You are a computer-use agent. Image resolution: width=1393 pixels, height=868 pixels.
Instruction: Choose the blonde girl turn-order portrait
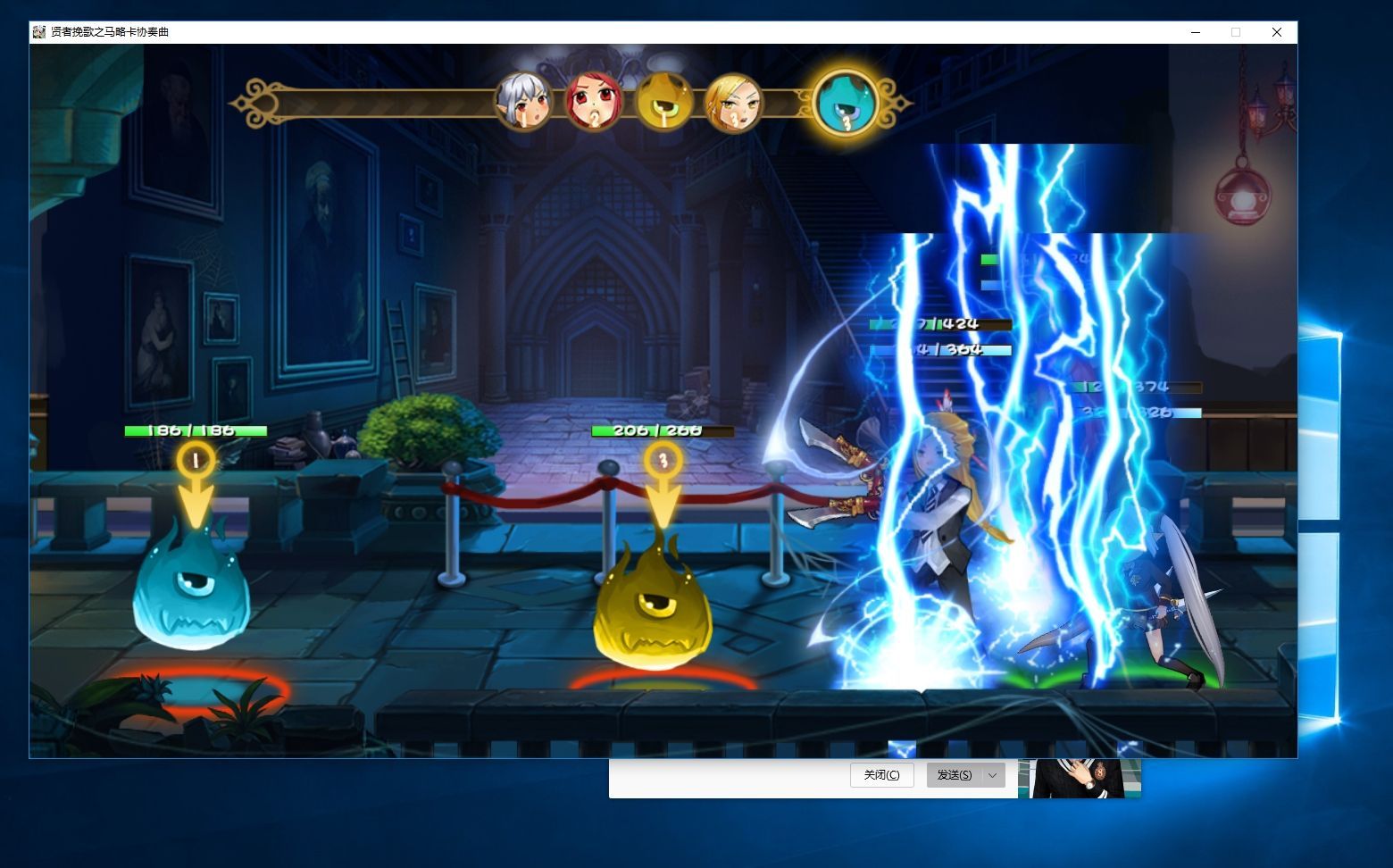coord(733,103)
